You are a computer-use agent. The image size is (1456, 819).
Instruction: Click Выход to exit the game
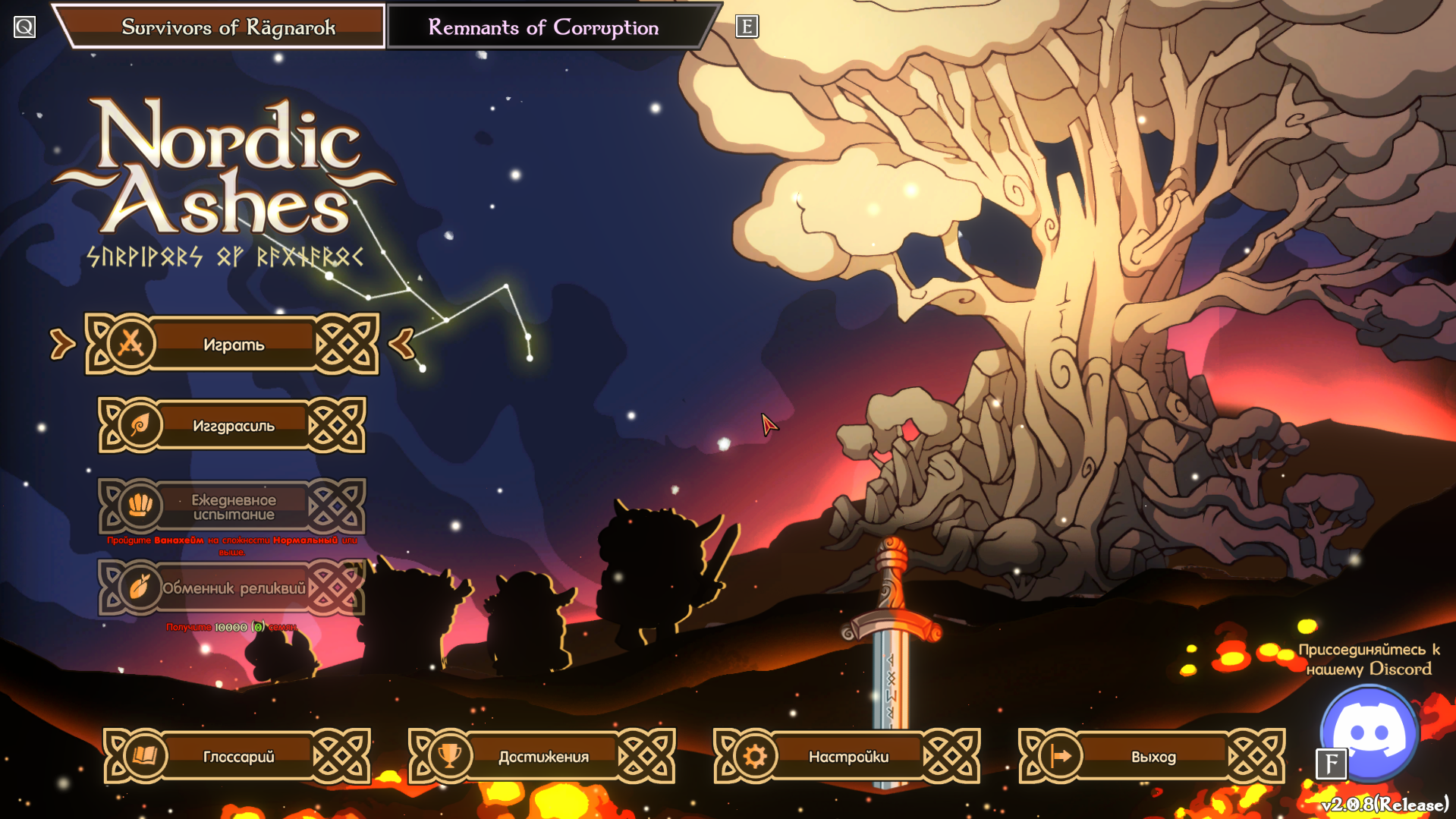pyautogui.click(x=1153, y=757)
